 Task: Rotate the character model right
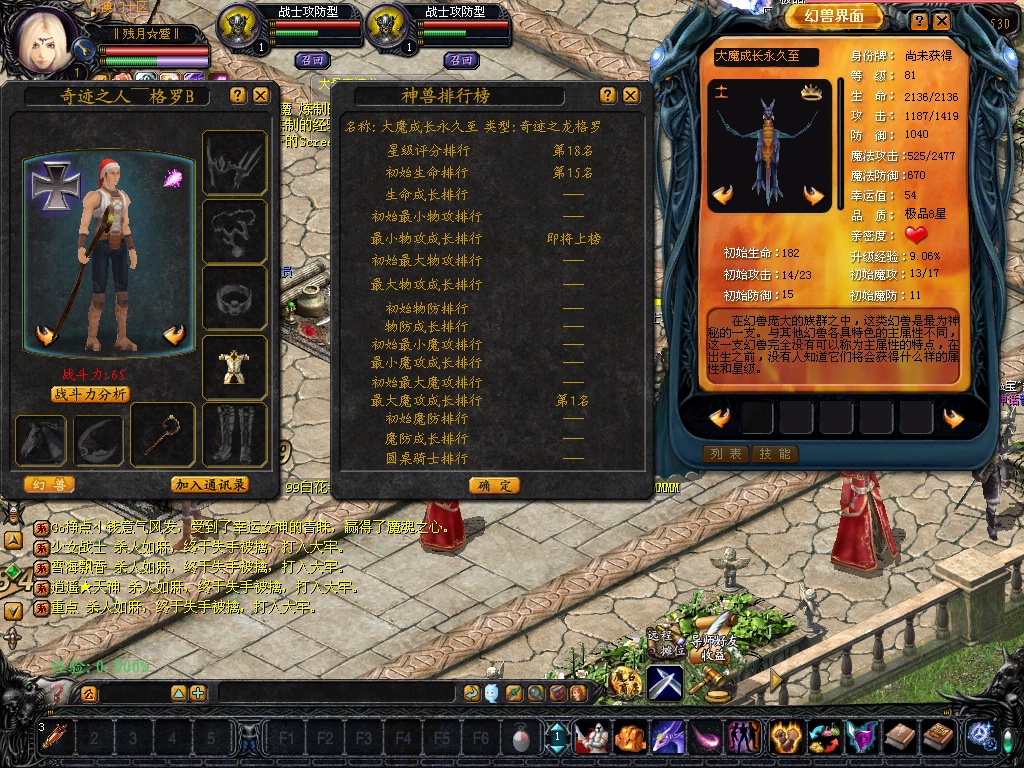click(x=174, y=335)
